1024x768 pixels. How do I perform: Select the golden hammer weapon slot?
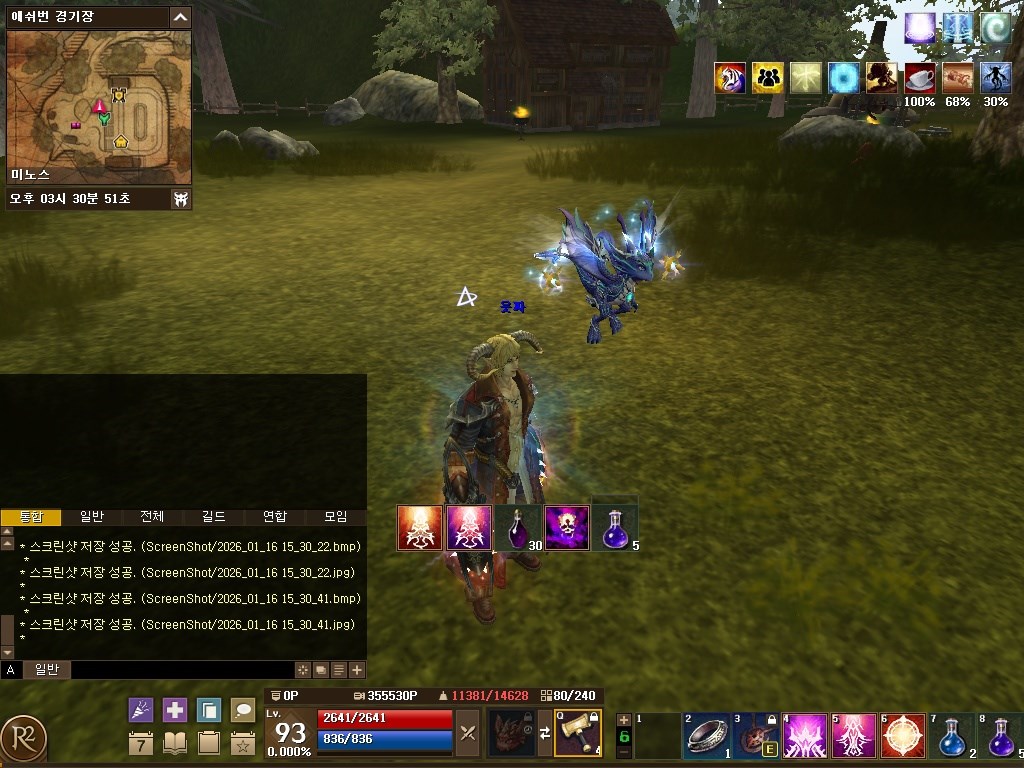pos(577,733)
